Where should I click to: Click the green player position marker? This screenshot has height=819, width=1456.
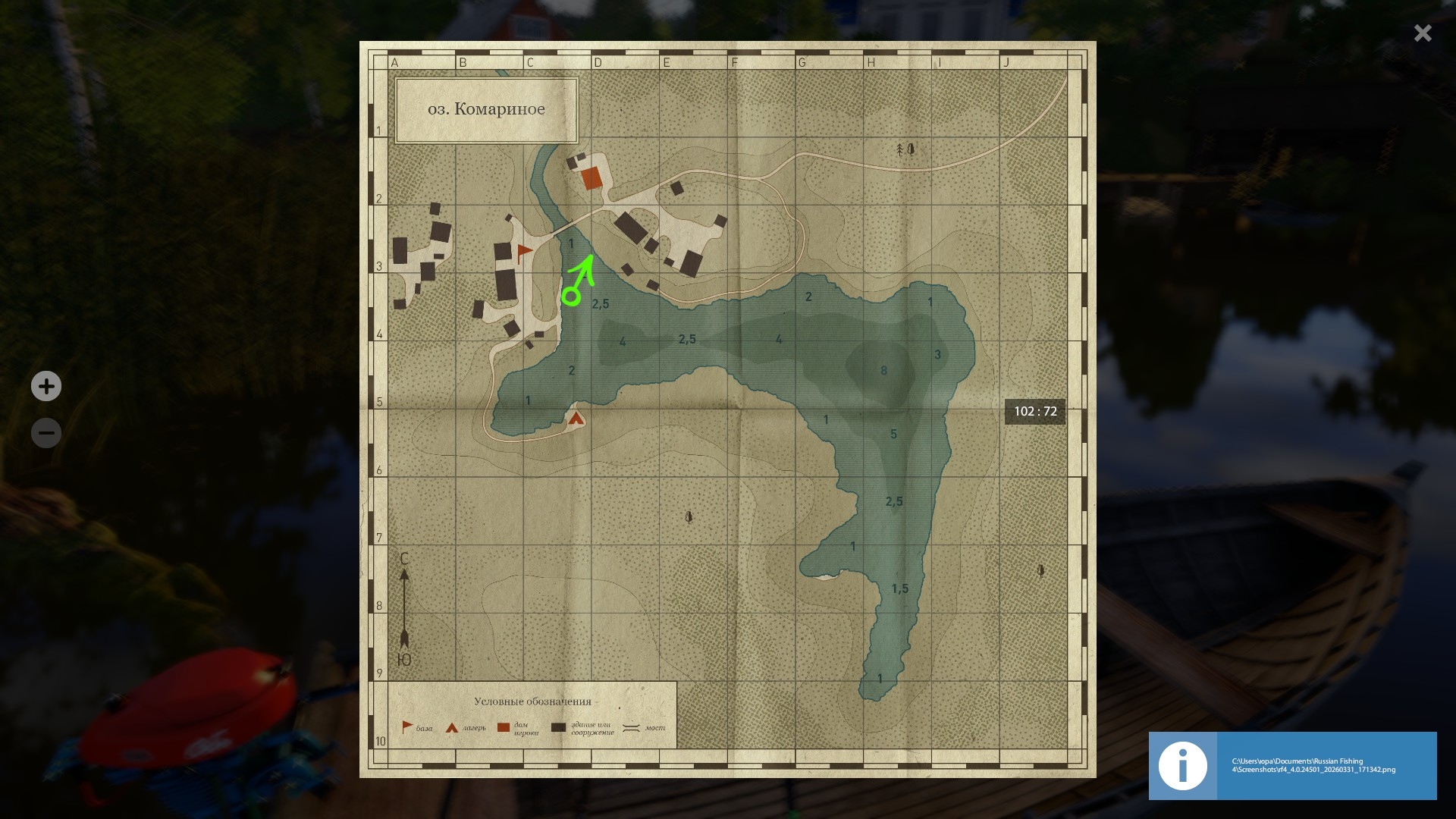[571, 296]
